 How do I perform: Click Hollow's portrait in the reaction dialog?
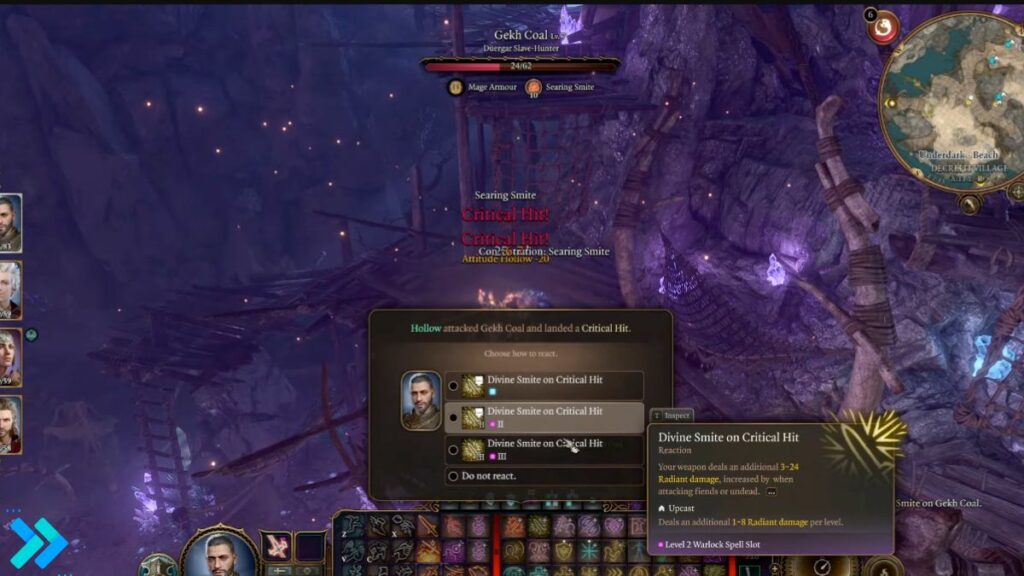(x=420, y=400)
